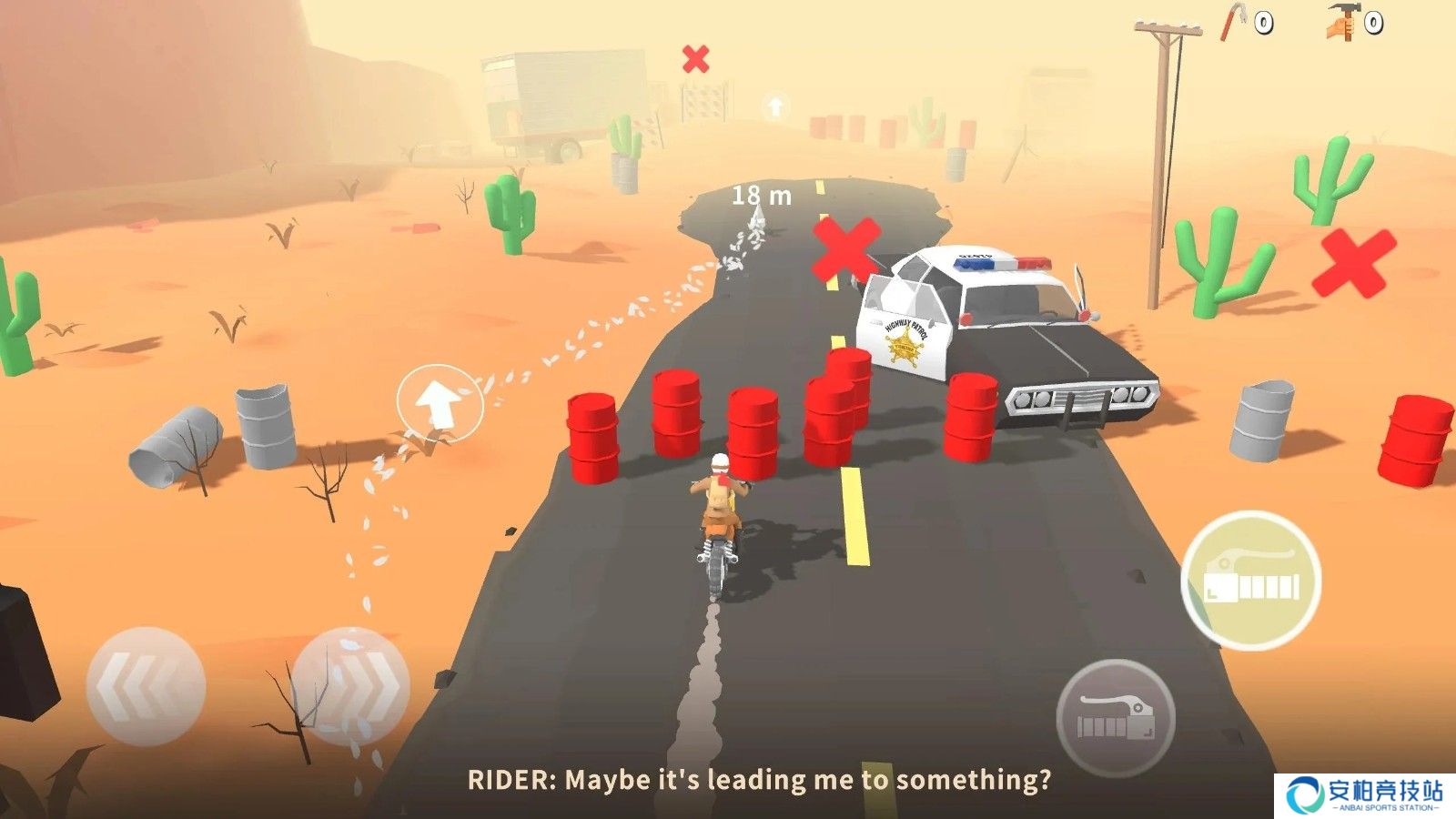Activate the highlighted throttle grip button
Image resolution: width=1456 pixels, height=819 pixels.
click(1250, 581)
